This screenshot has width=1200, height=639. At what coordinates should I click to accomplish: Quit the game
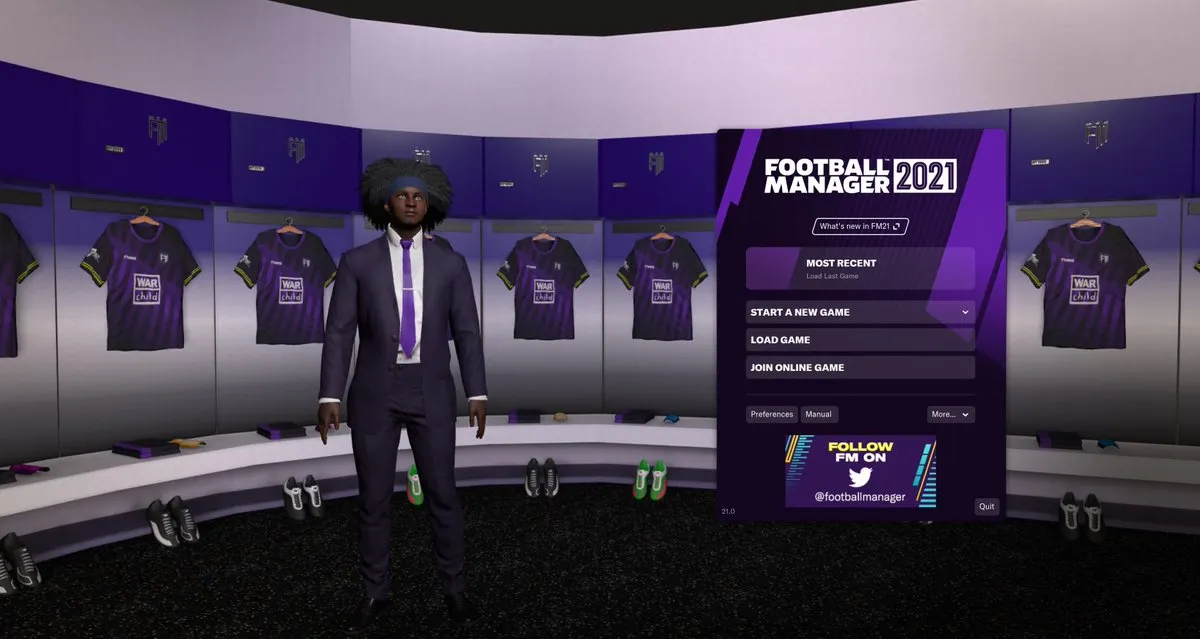tap(987, 507)
